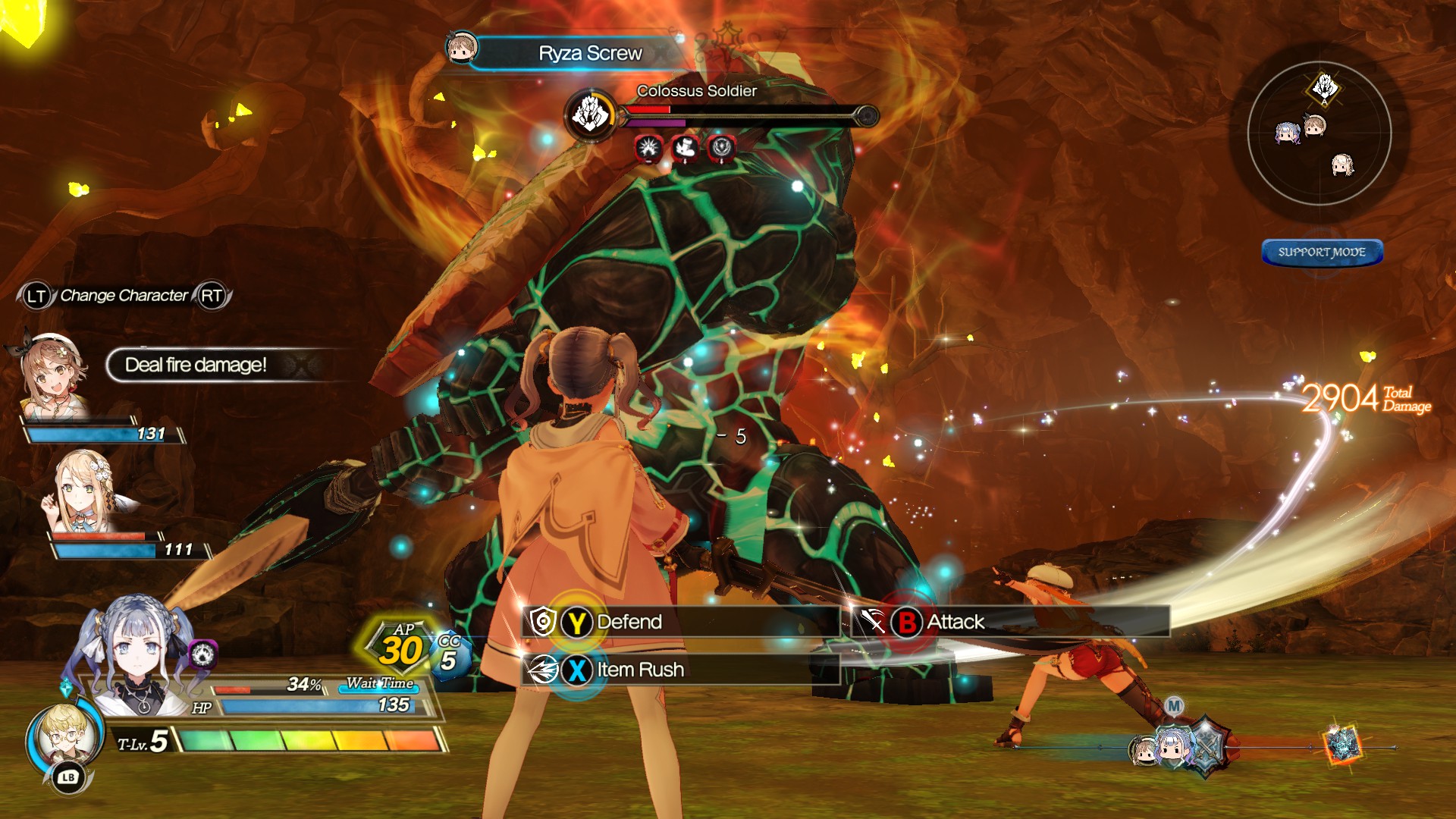Click the Ryza Screw skill banner
The image size is (1456, 819).
[590, 53]
